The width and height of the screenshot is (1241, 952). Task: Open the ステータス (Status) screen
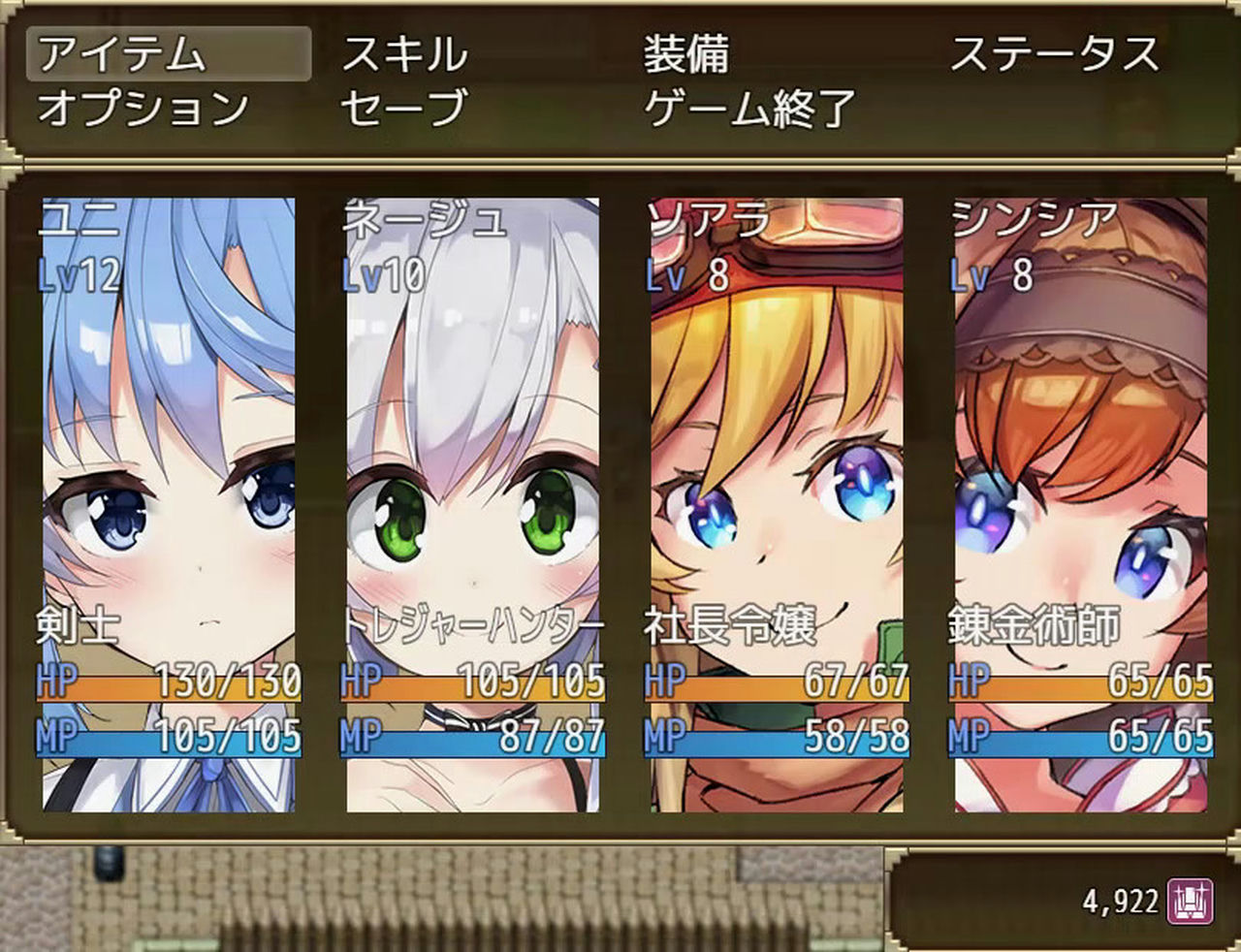(x=1057, y=56)
